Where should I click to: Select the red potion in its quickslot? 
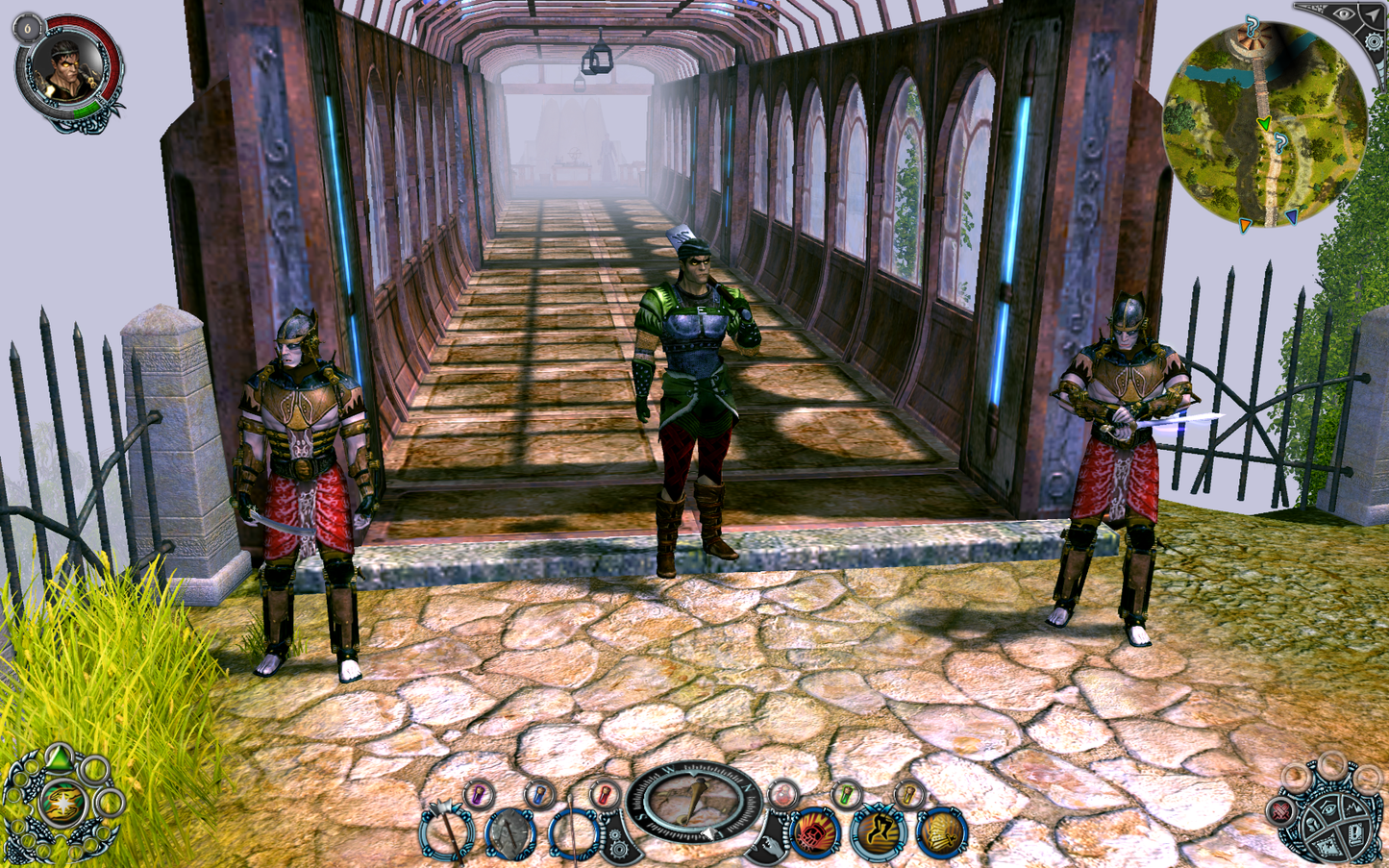(x=603, y=794)
